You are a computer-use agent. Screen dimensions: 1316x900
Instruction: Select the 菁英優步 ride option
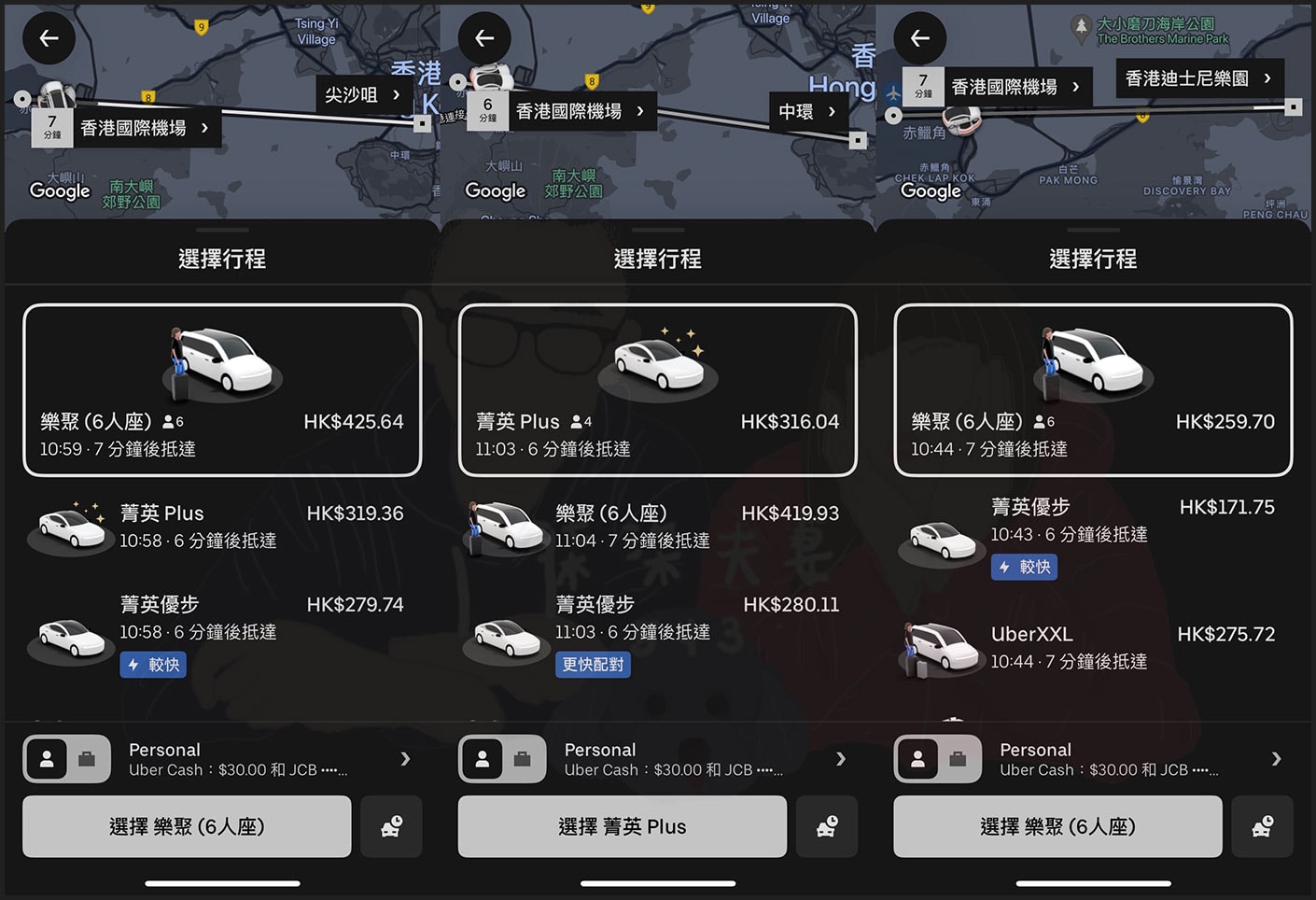[222, 618]
